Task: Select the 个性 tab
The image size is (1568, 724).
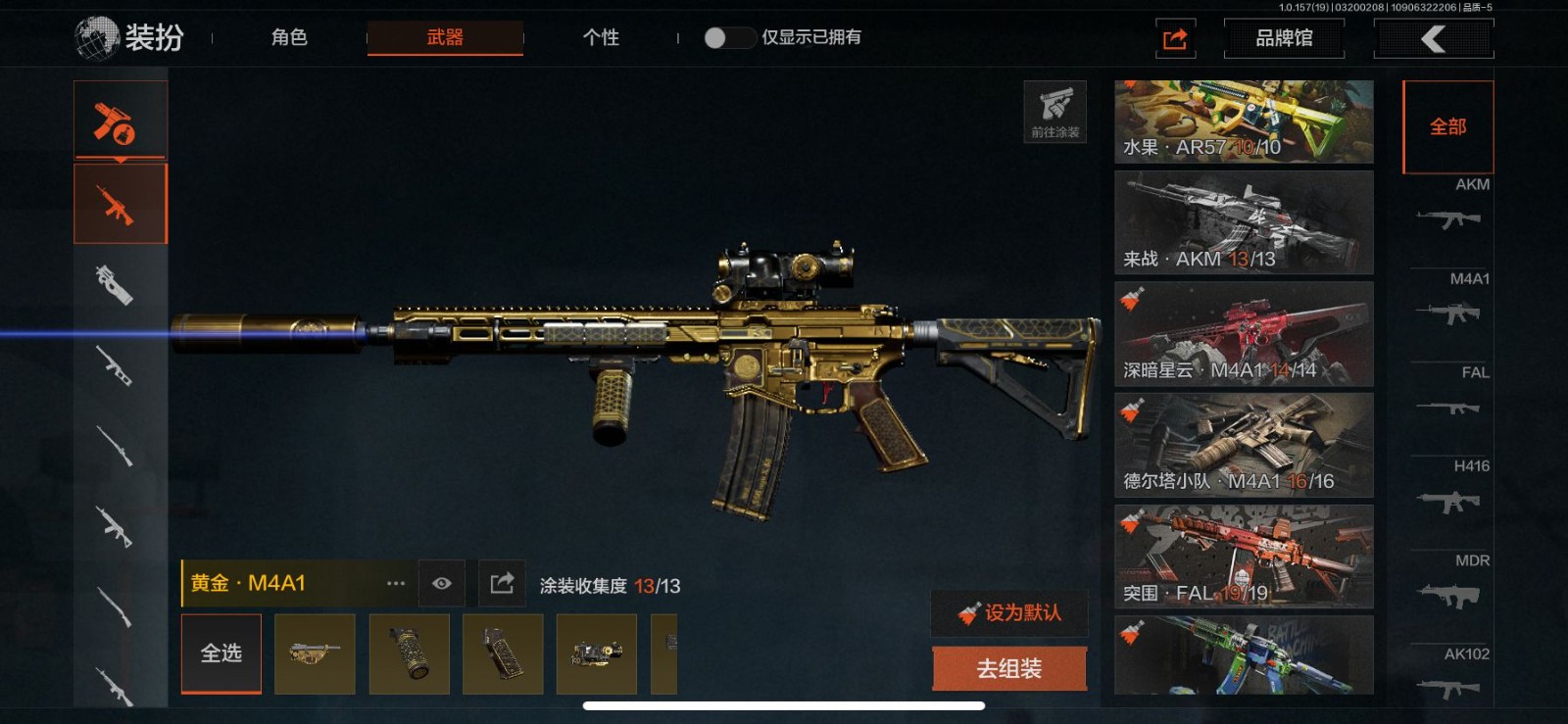Action: coord(601,37)
